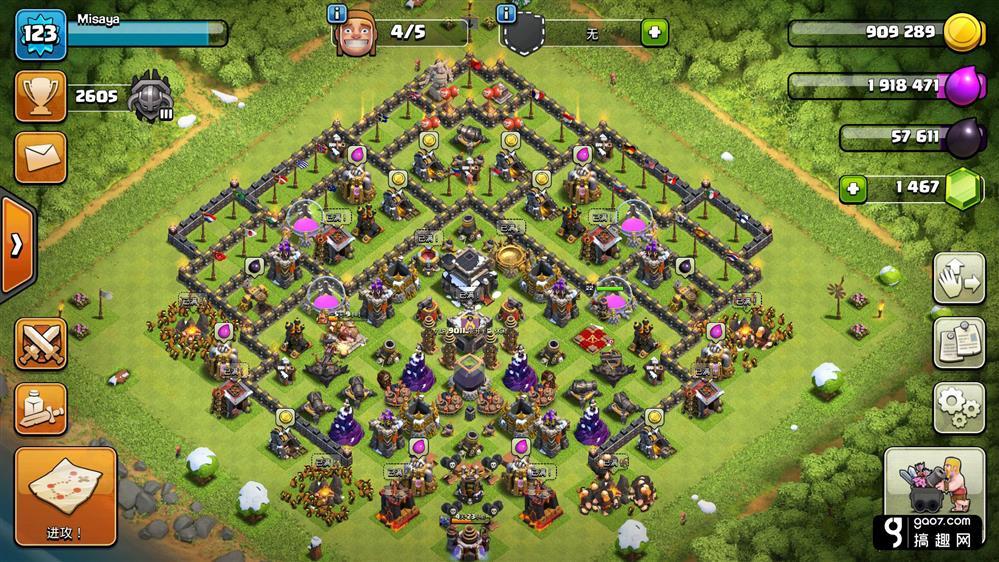Image resolution: width=999 pixels, height=562 pixels.
Task: Add shield with the green plus
Action: (655, 33)
